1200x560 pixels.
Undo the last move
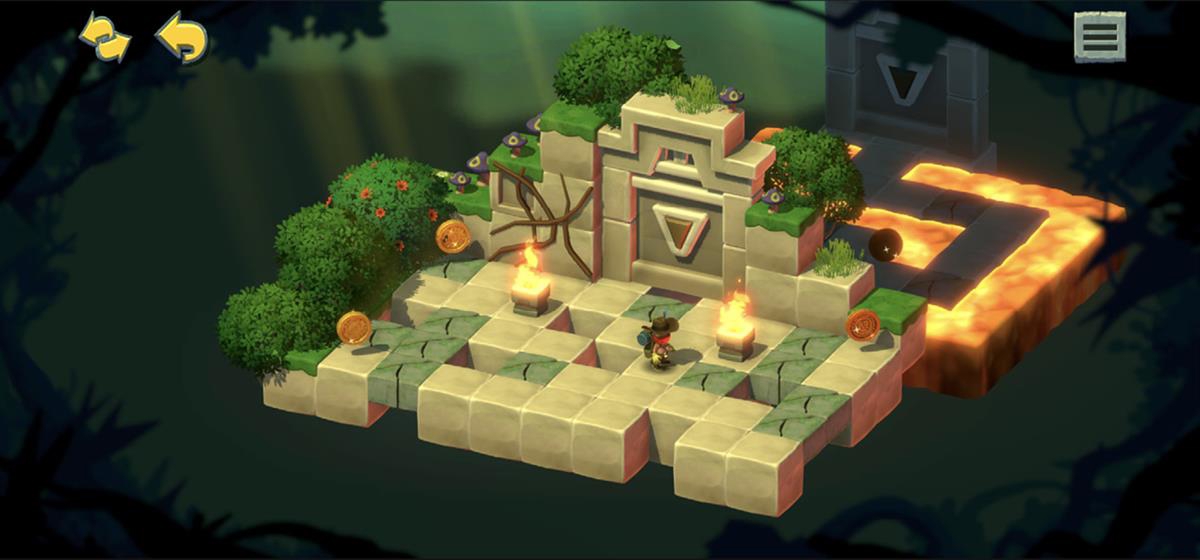pyautogui.click(x=182, y=39)
